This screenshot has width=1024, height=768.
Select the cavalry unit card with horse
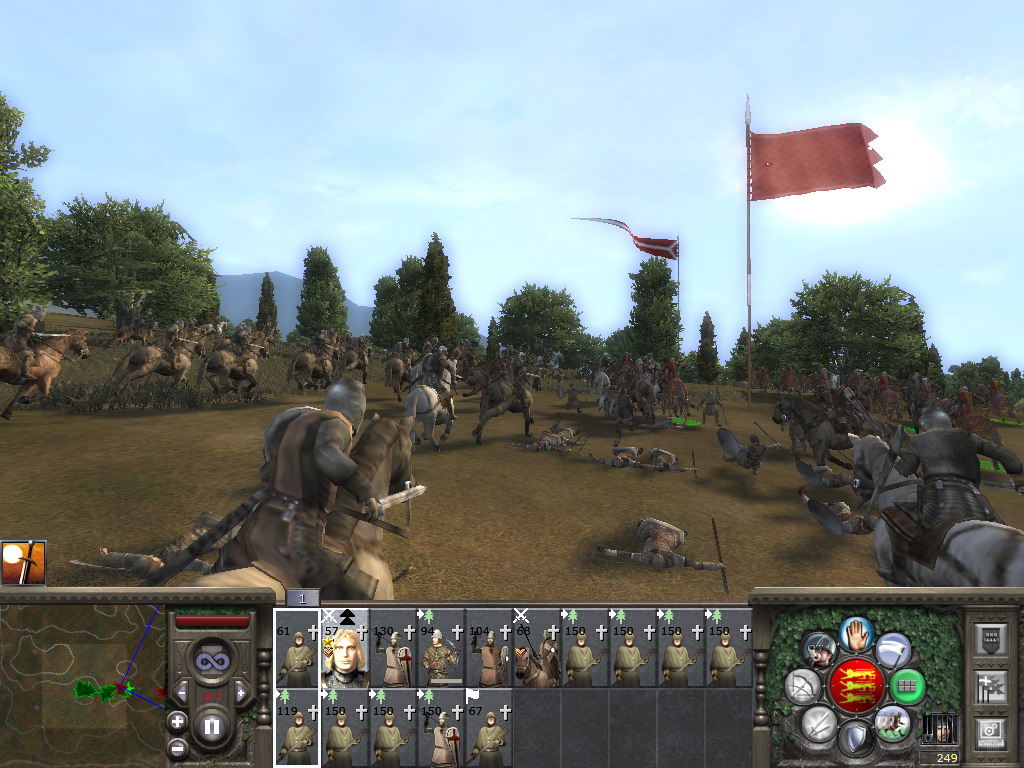(537, 648)
